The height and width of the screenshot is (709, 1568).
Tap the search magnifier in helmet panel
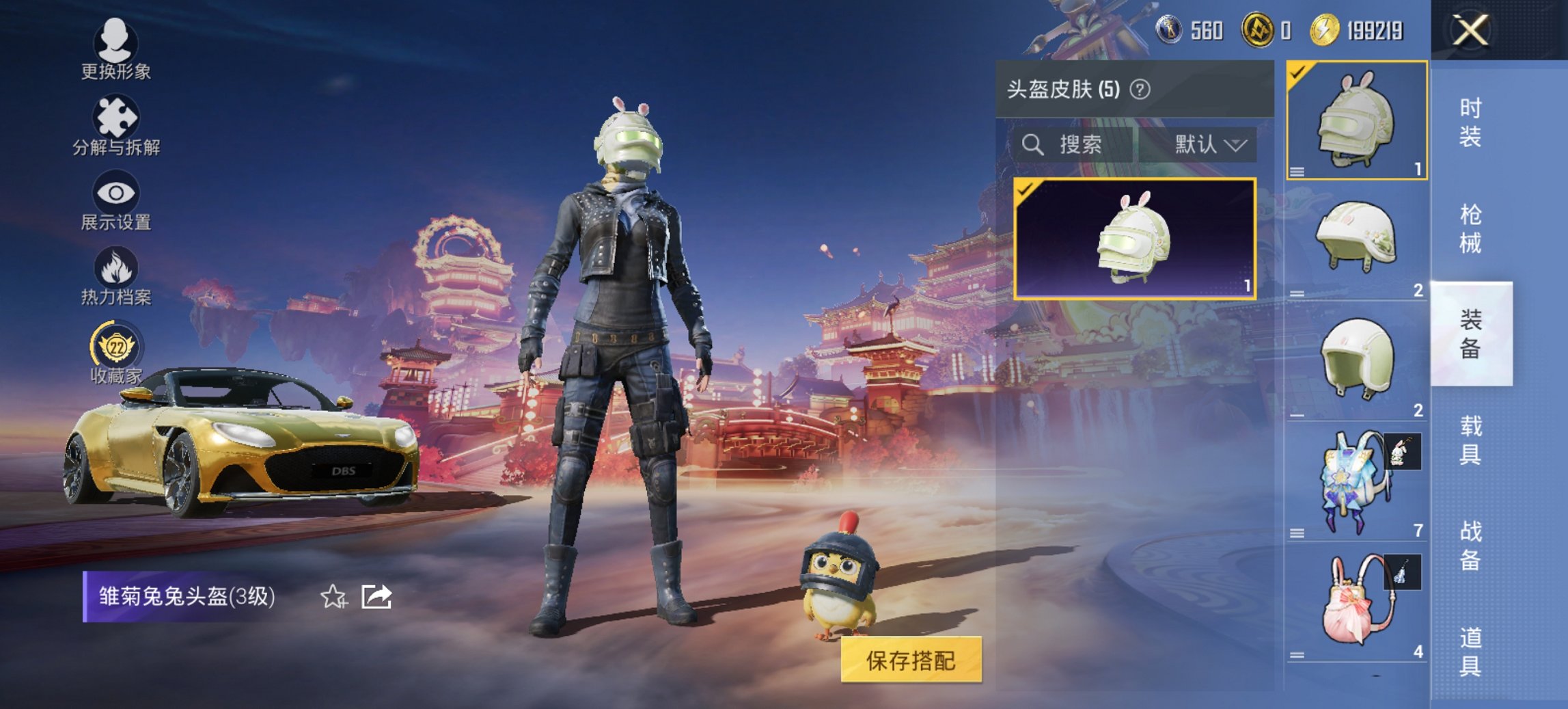1032,144
